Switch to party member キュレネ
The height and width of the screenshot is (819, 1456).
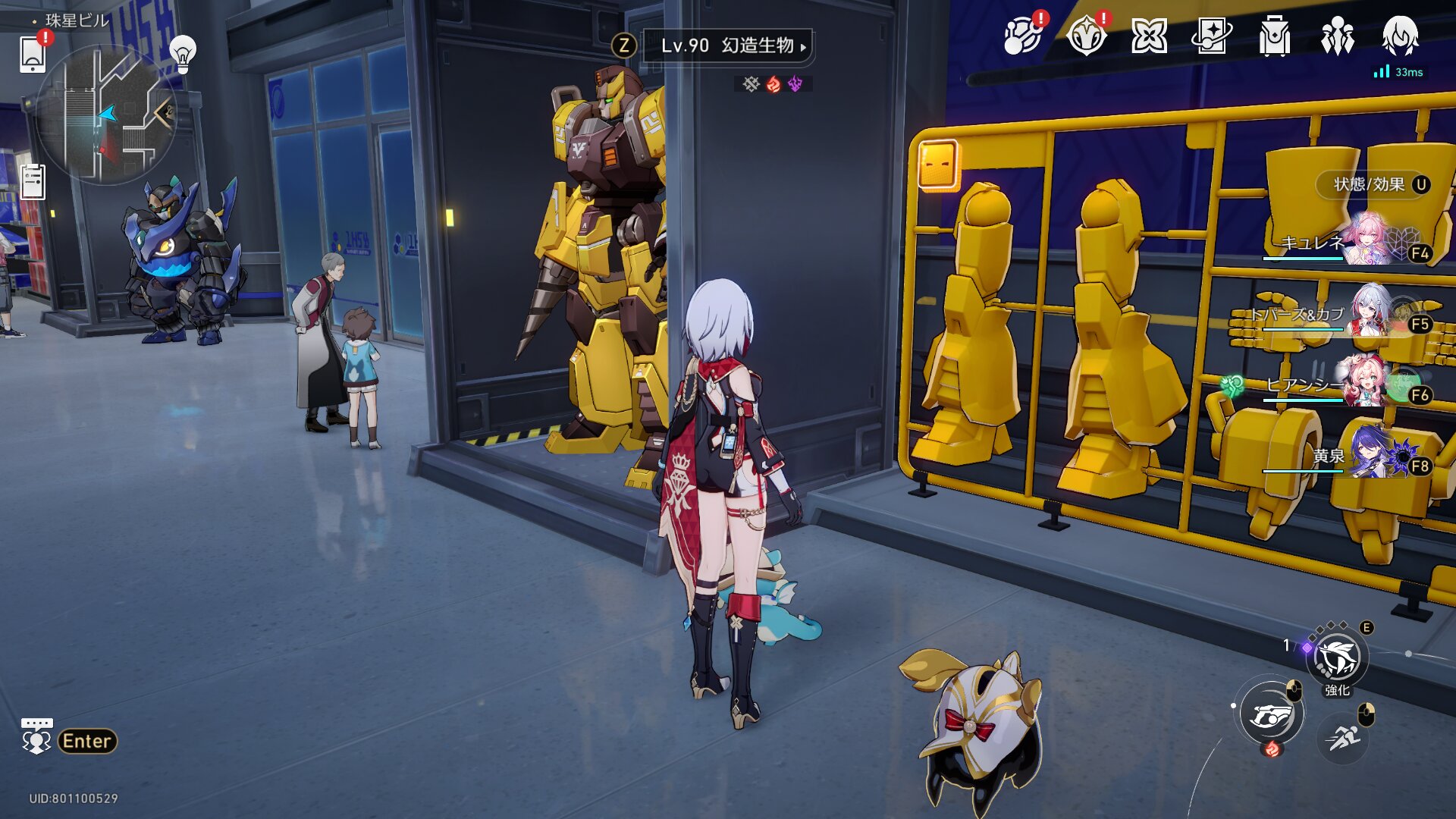coord(1371,241)
